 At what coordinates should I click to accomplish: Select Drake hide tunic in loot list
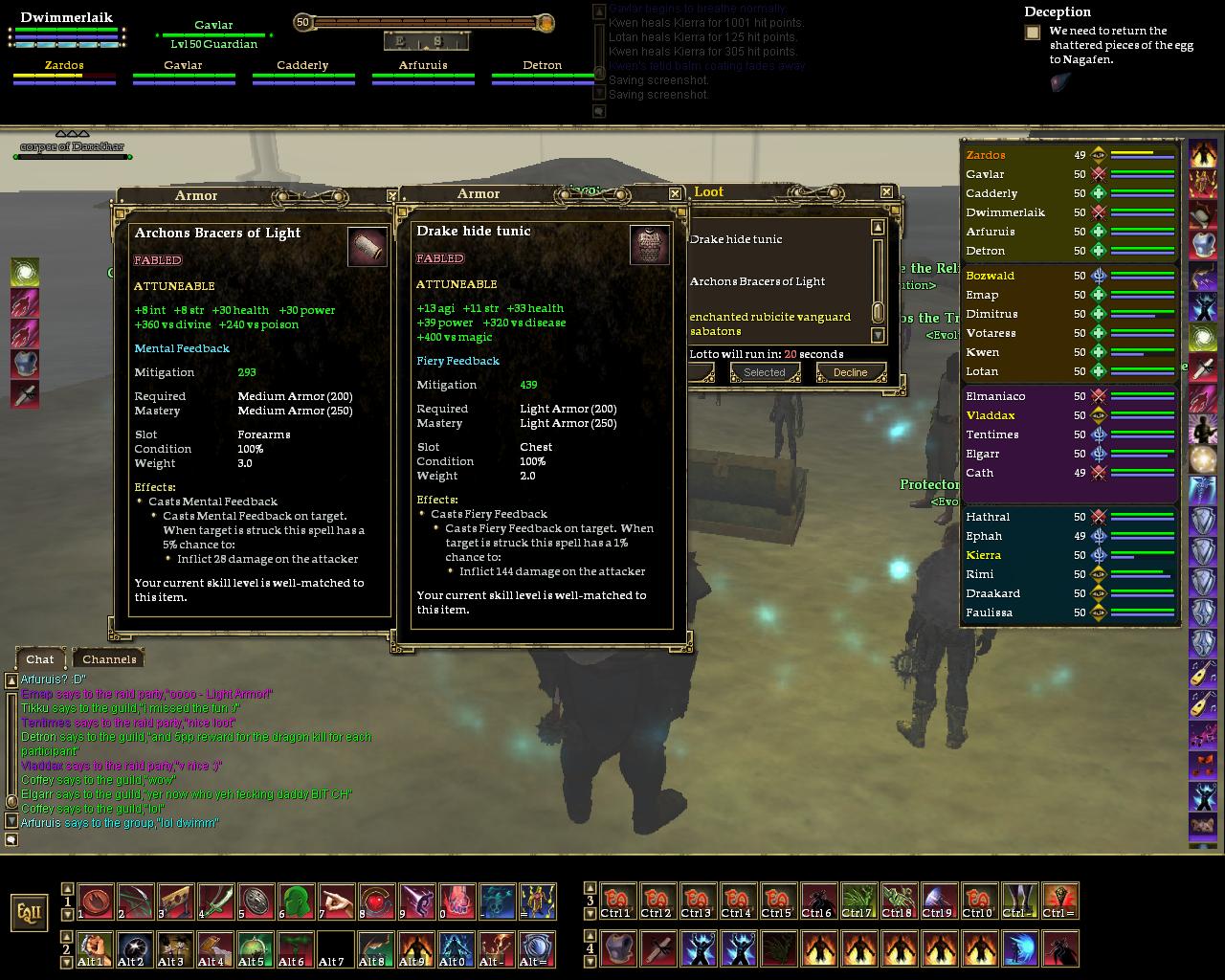736,239
